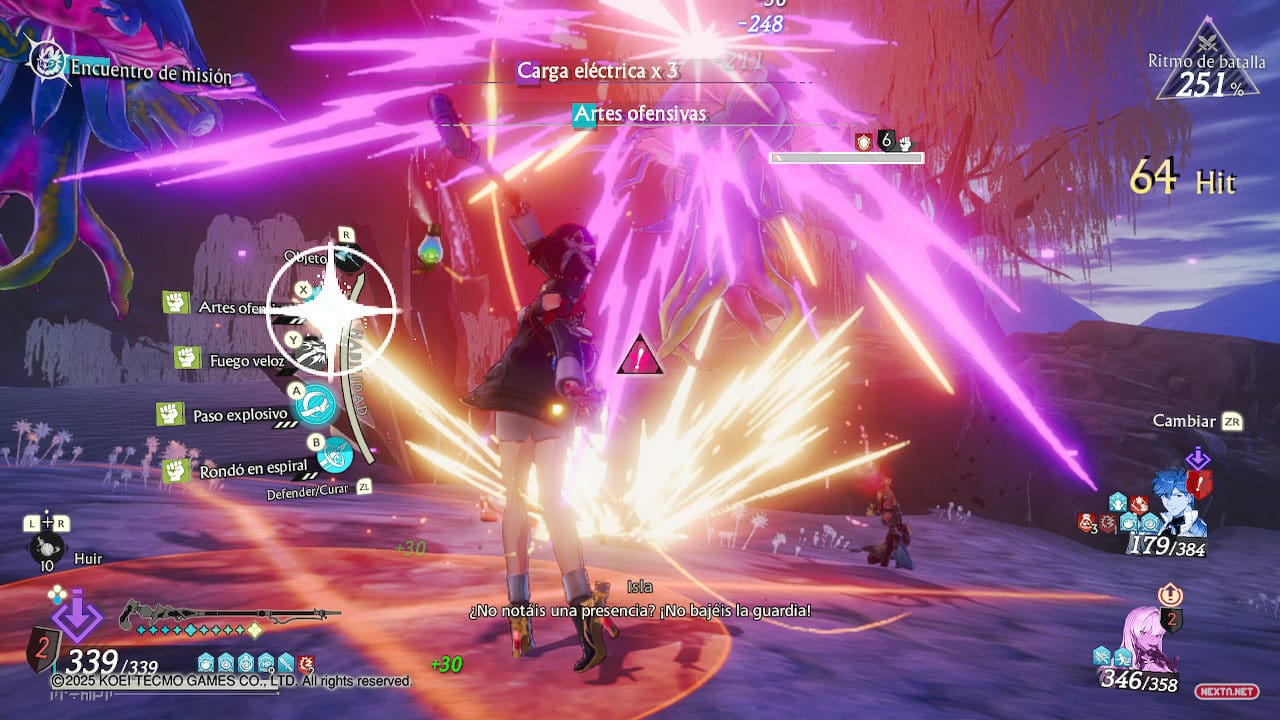Viewport: 1280px width, 720px height.
Task: Click the purple down-arrow debuff icon by player HP
Action: [76, 616]
